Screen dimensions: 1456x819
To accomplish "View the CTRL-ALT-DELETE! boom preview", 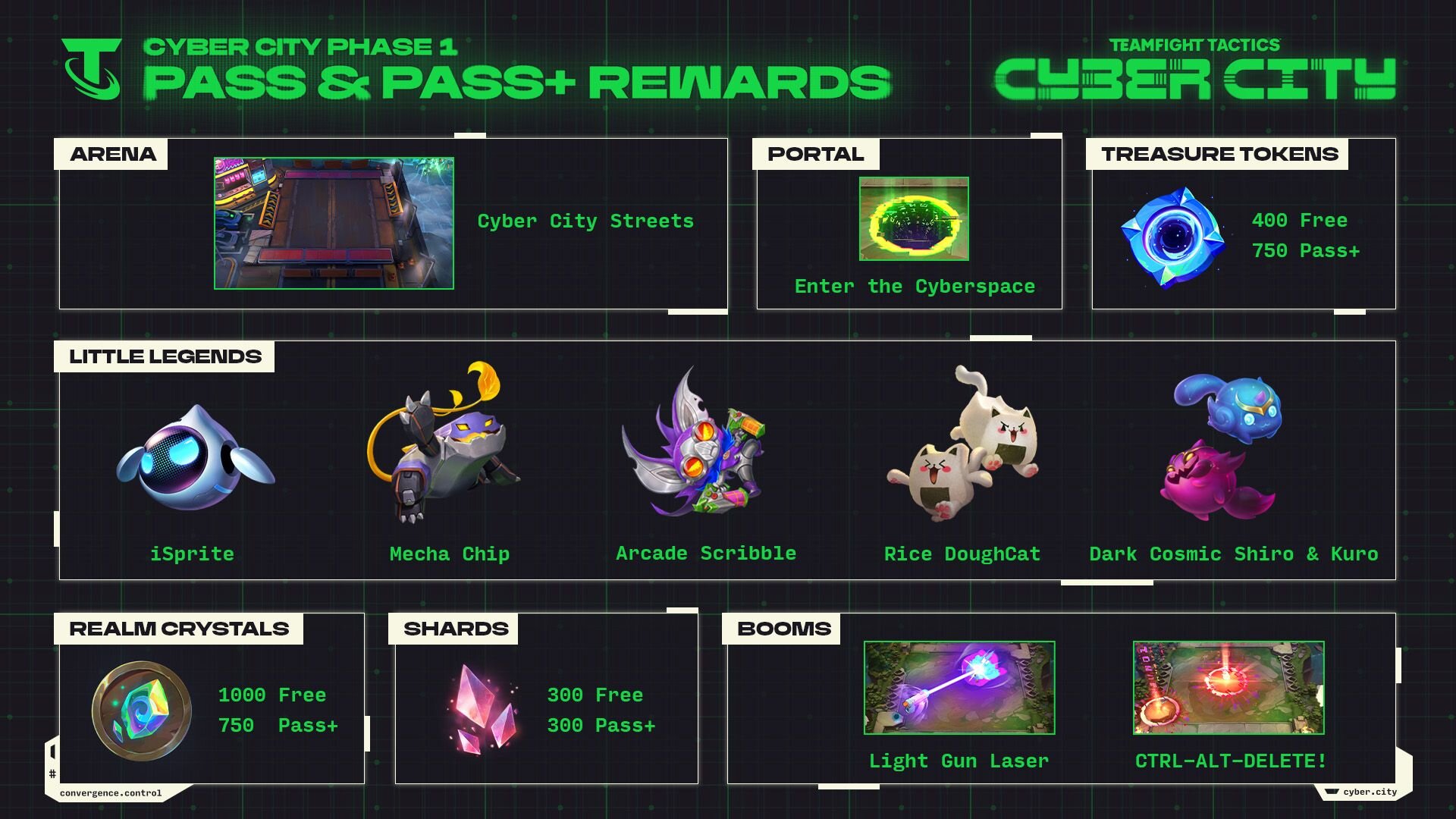I will pos(1228,688).
